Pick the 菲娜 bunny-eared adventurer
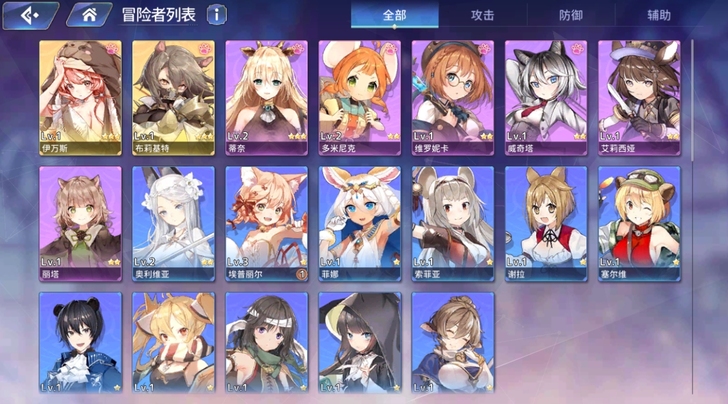The image size is (728, 404). tap(359, 223)
